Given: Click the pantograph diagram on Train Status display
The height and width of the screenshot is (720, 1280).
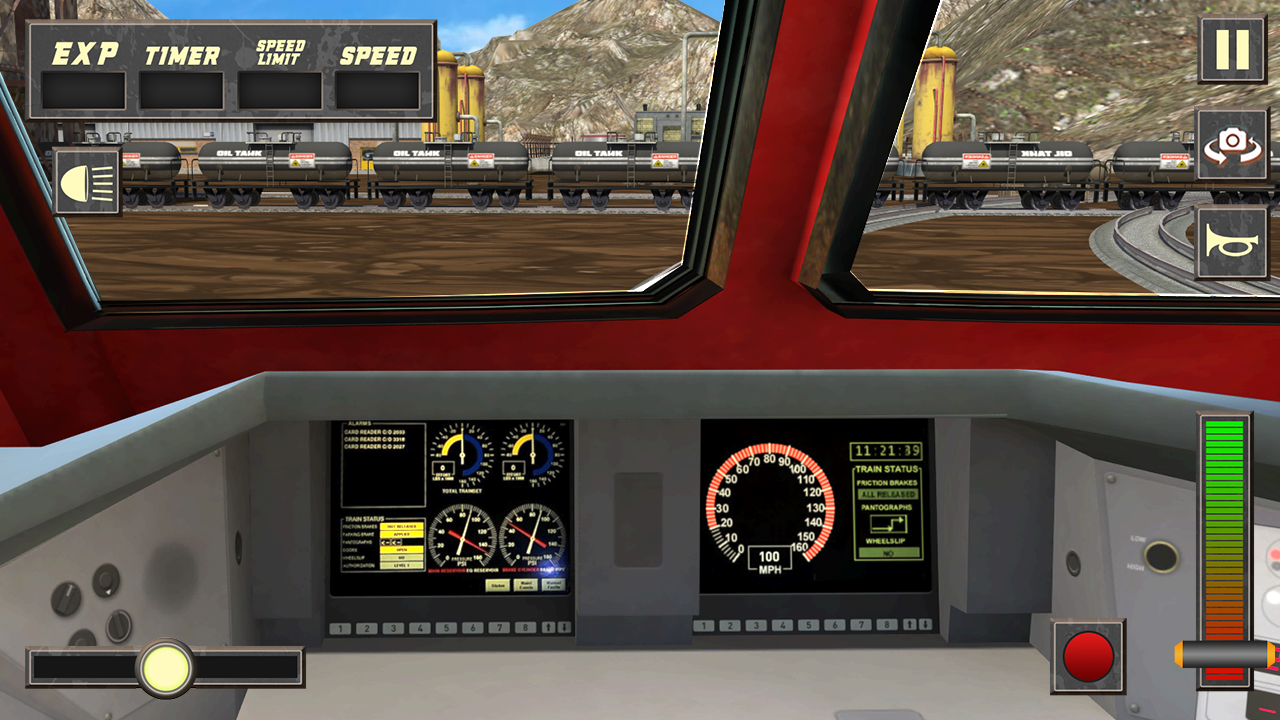Looking at the screenshot, I should [x=889, y=523].
